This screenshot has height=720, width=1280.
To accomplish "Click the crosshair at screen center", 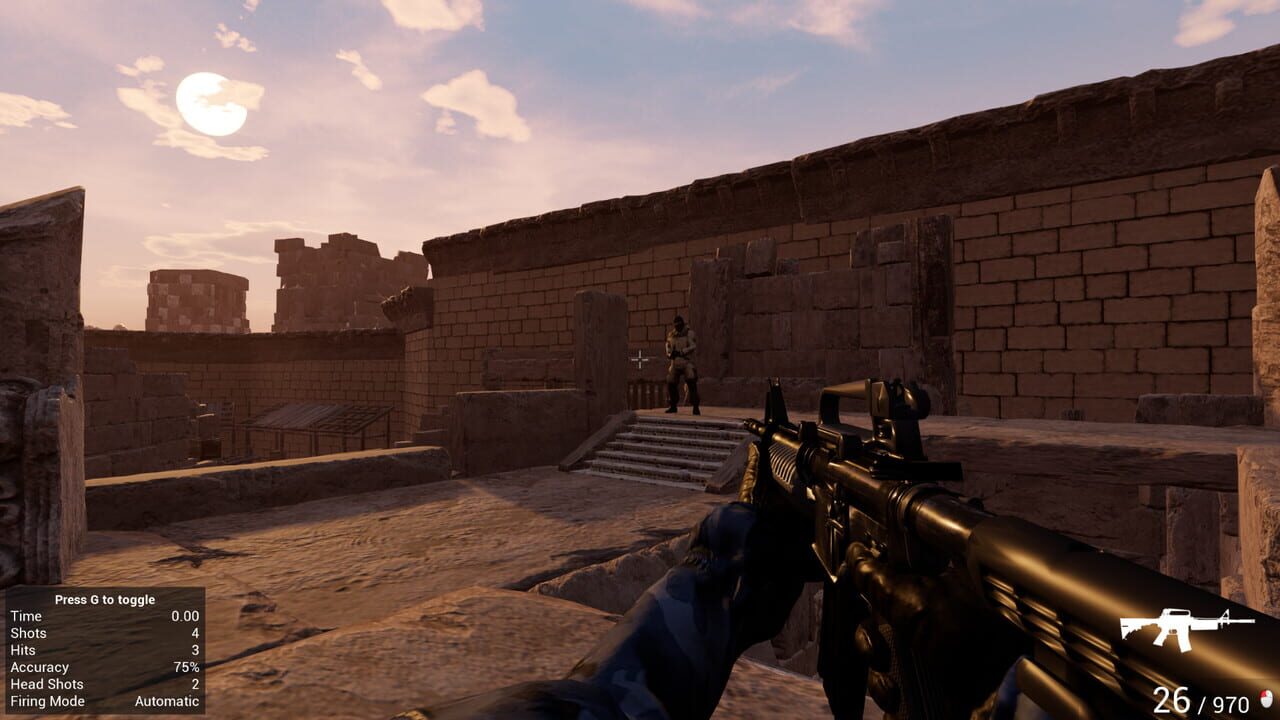I will click(x=640, y=360).
